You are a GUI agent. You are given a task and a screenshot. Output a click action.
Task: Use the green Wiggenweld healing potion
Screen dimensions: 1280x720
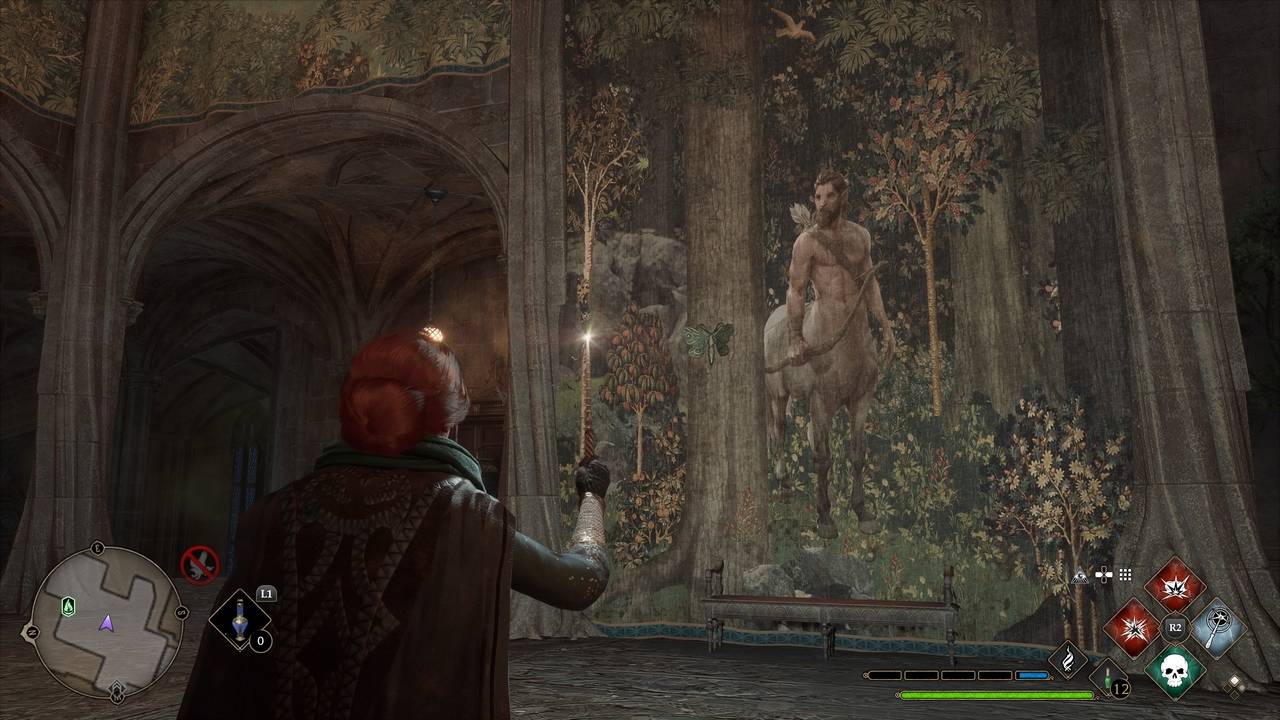click(x=1109, y=678)
